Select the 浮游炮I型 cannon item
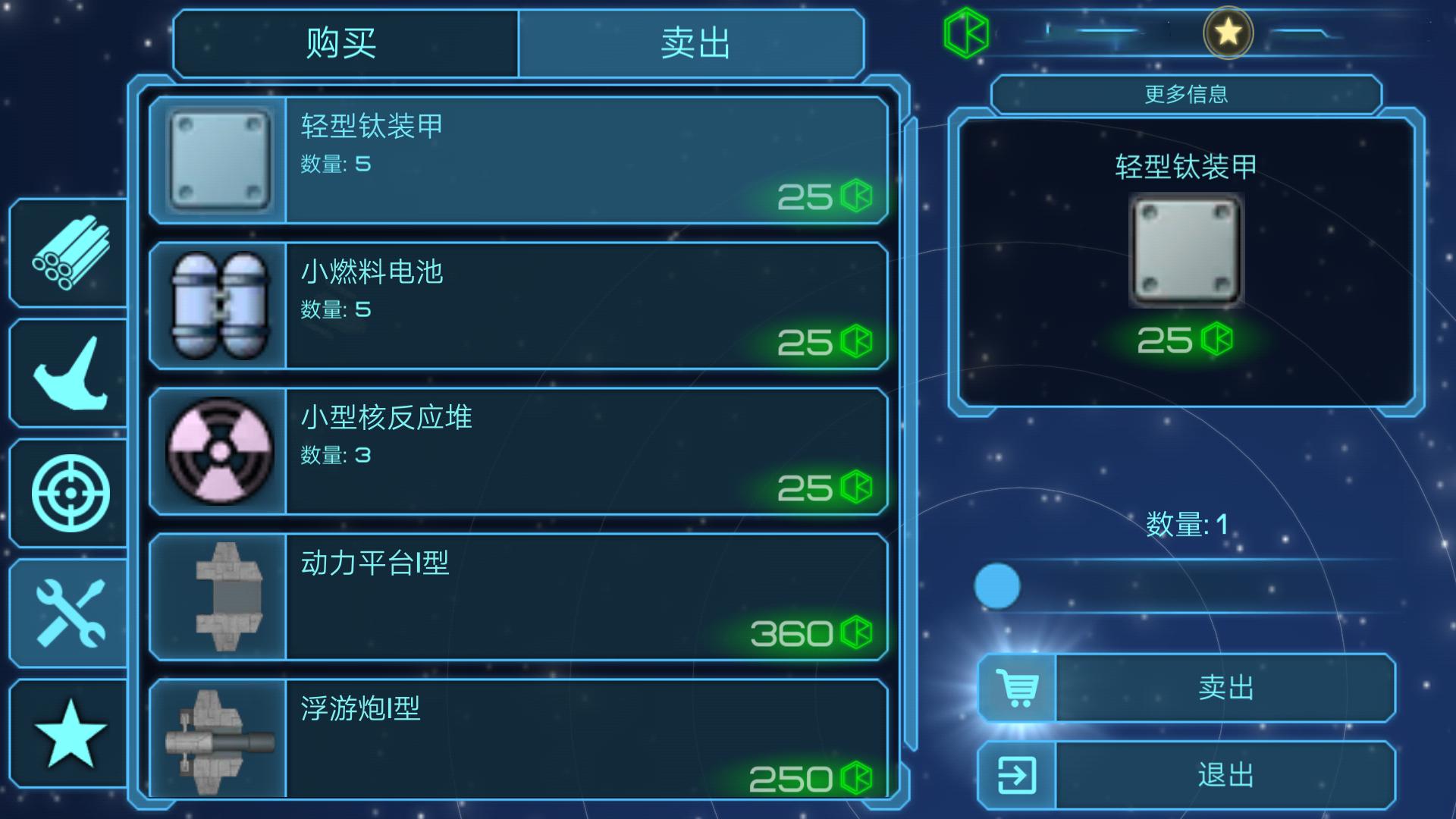The height and width of the screenshot is (819, 1456). (522, 732)
